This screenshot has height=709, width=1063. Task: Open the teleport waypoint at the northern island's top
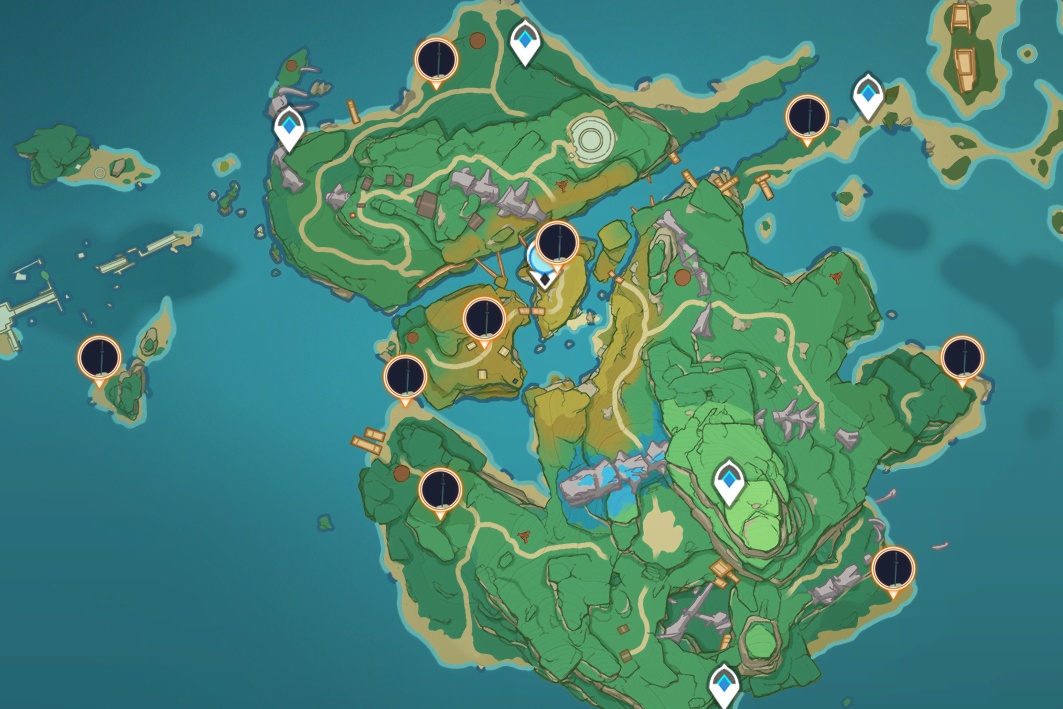(x=524, y=42)
